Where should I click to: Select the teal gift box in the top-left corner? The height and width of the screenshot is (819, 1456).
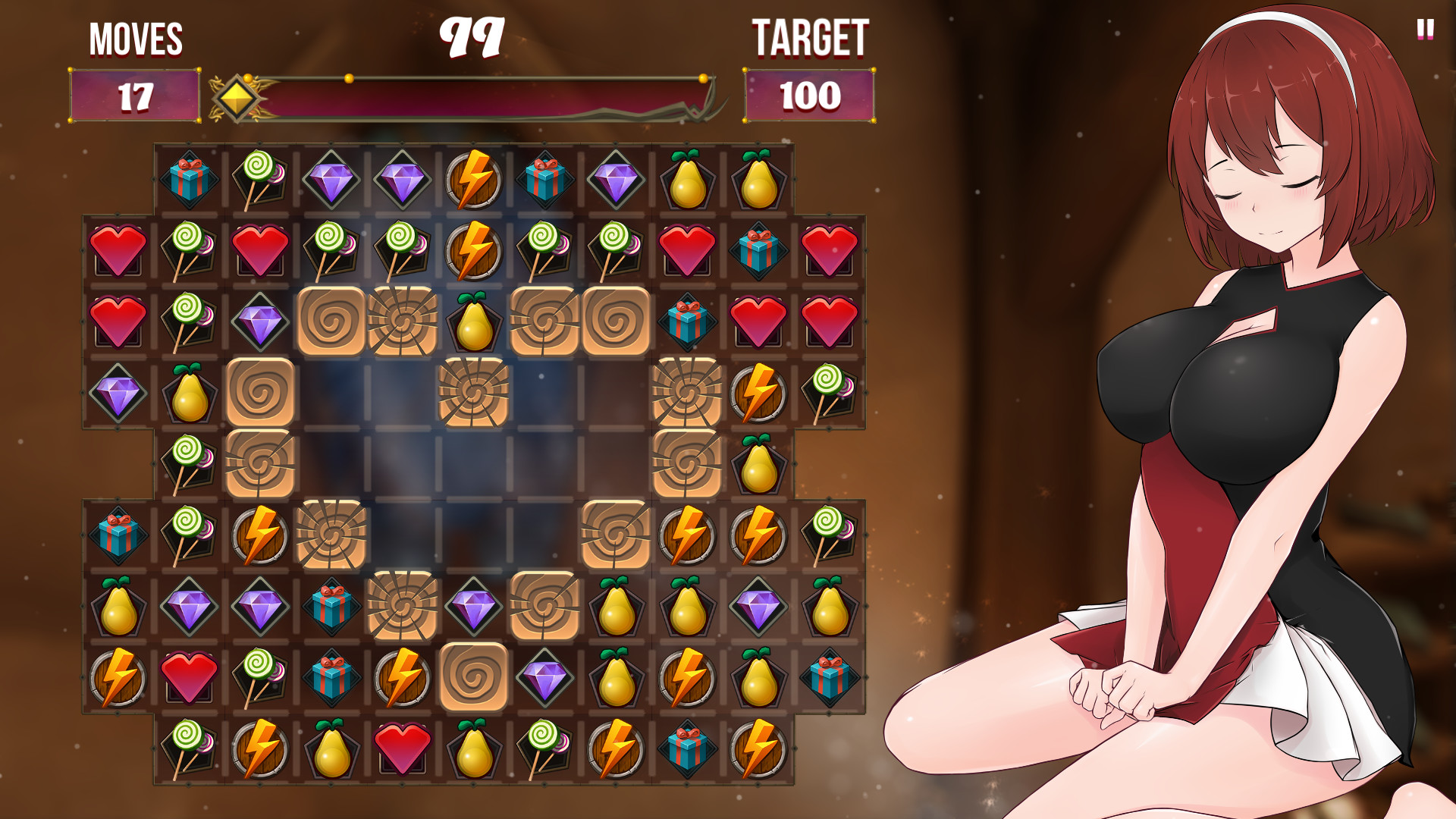click(190, 181)
